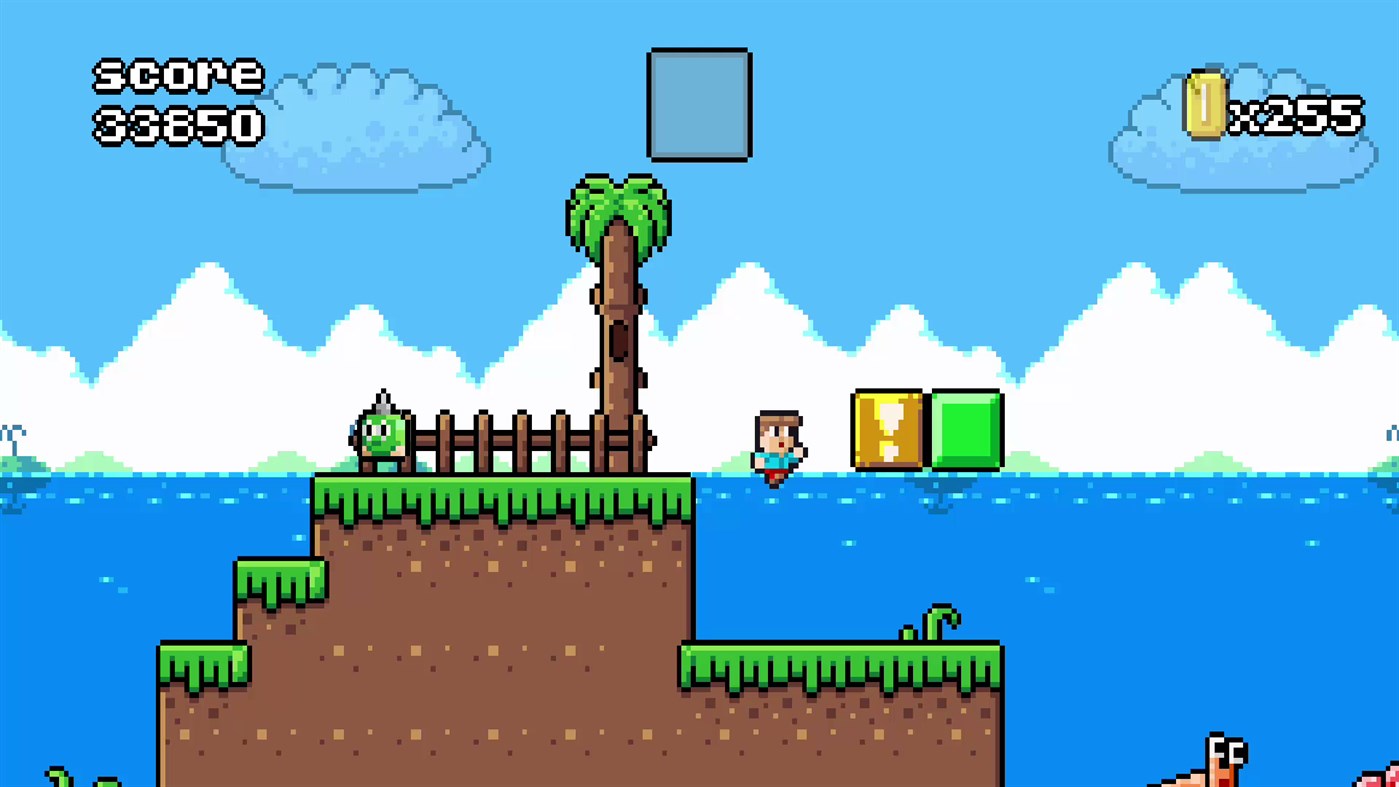Select the green solid block
This screenshot has height=787, width=1399.
point(965,430)
